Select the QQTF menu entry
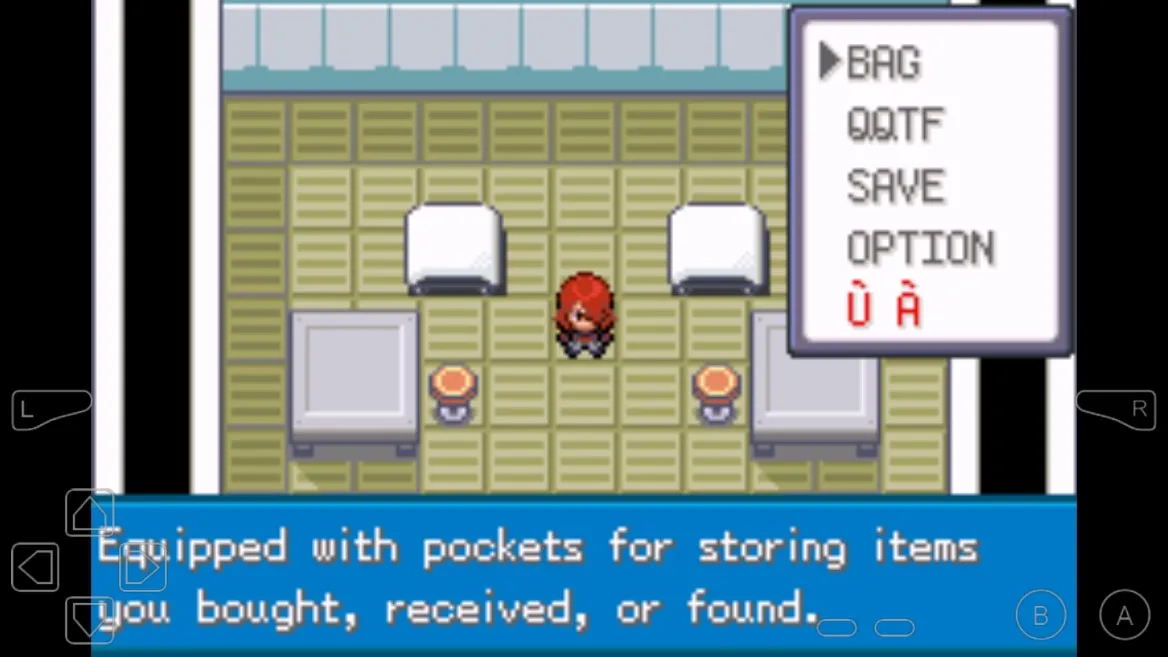The width and height of the screenshot is (1168, 657). pos(895,125)
